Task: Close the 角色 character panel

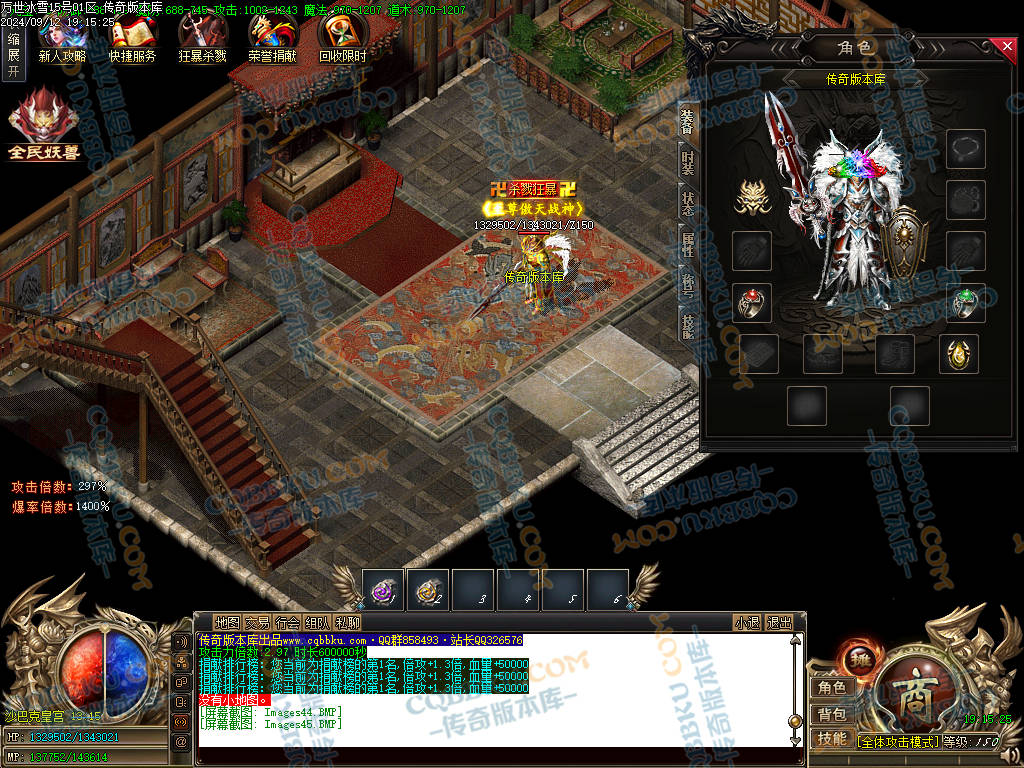Action: click(x=1006, y=46)
